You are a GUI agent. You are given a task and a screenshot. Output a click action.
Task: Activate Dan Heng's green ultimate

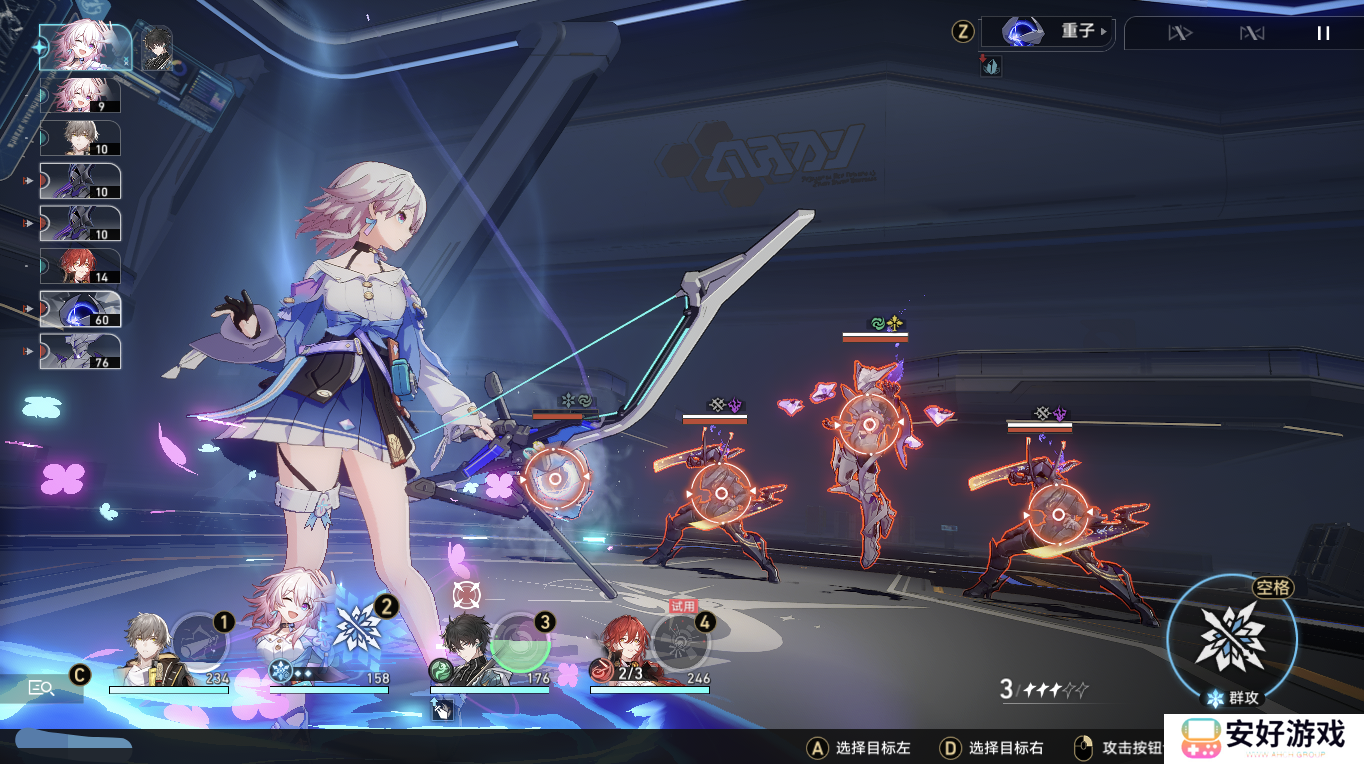520,642
